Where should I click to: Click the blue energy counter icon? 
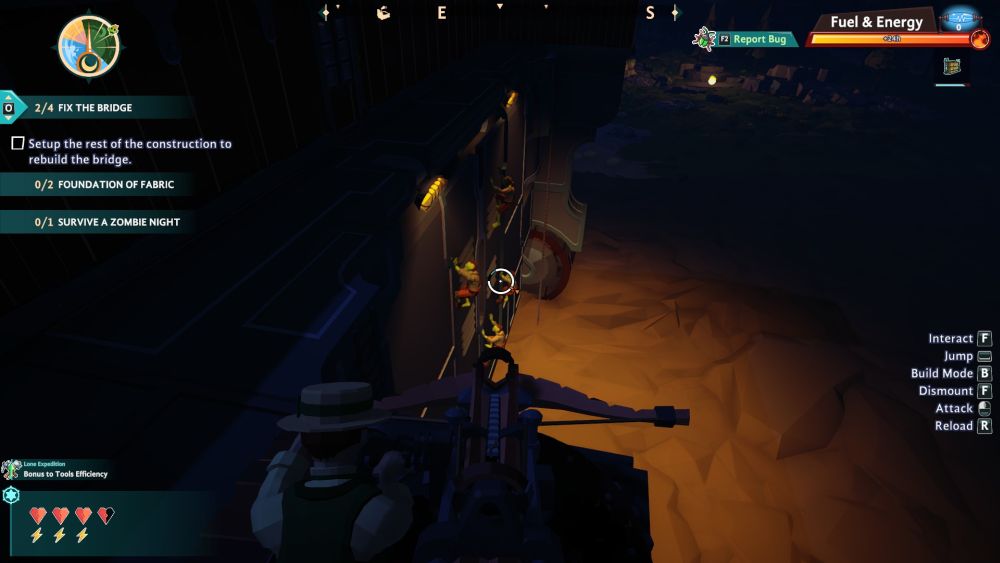(959, 19)
